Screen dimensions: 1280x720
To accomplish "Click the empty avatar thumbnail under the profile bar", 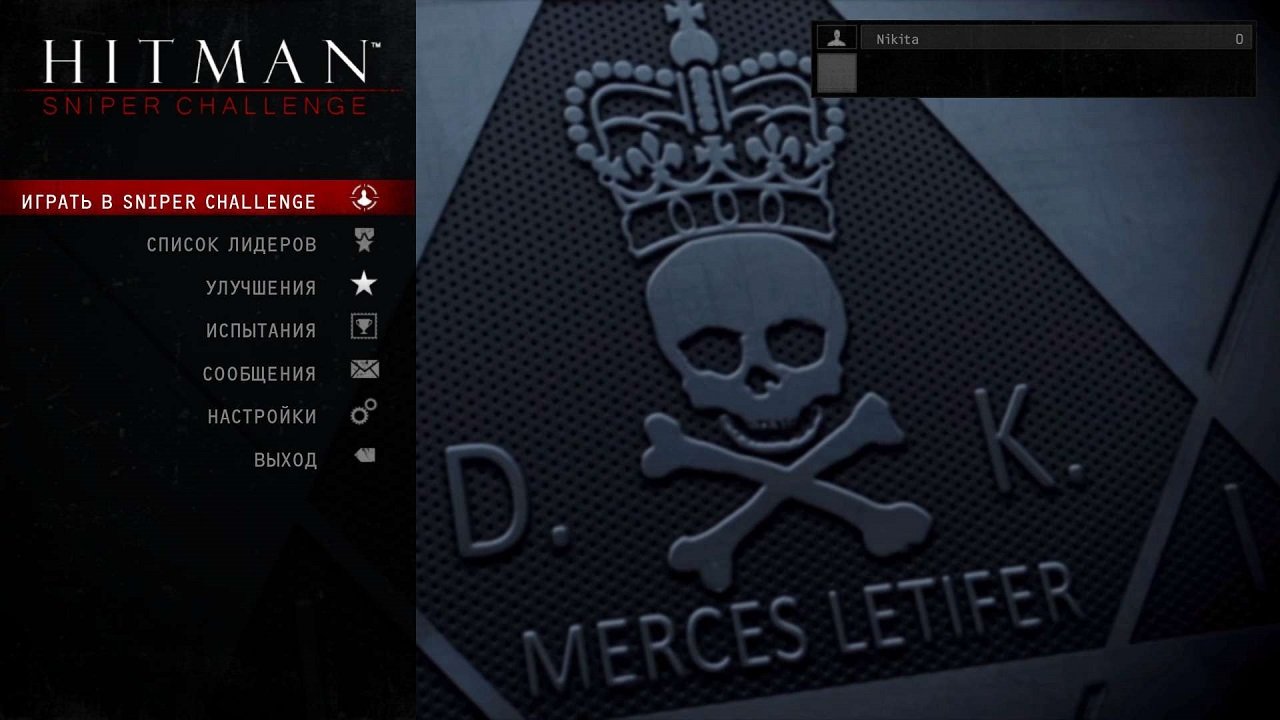I will pyautogui.click(x=836, y=75).
